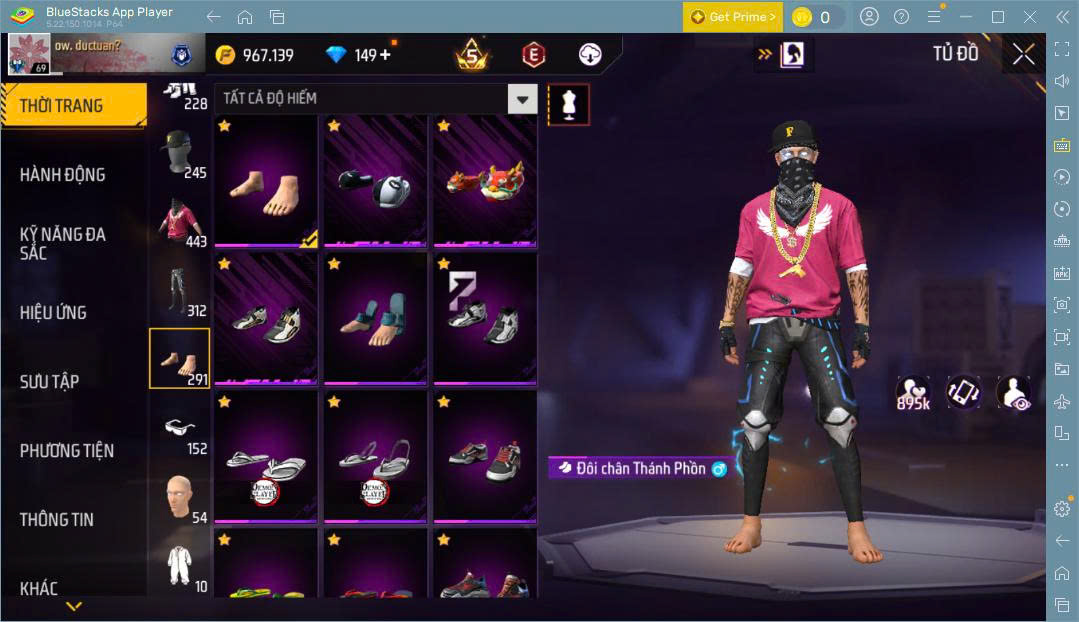Screen dimensions: 1079x622
Task: Select the white hazmat suit subcategory
Action: 179,565
